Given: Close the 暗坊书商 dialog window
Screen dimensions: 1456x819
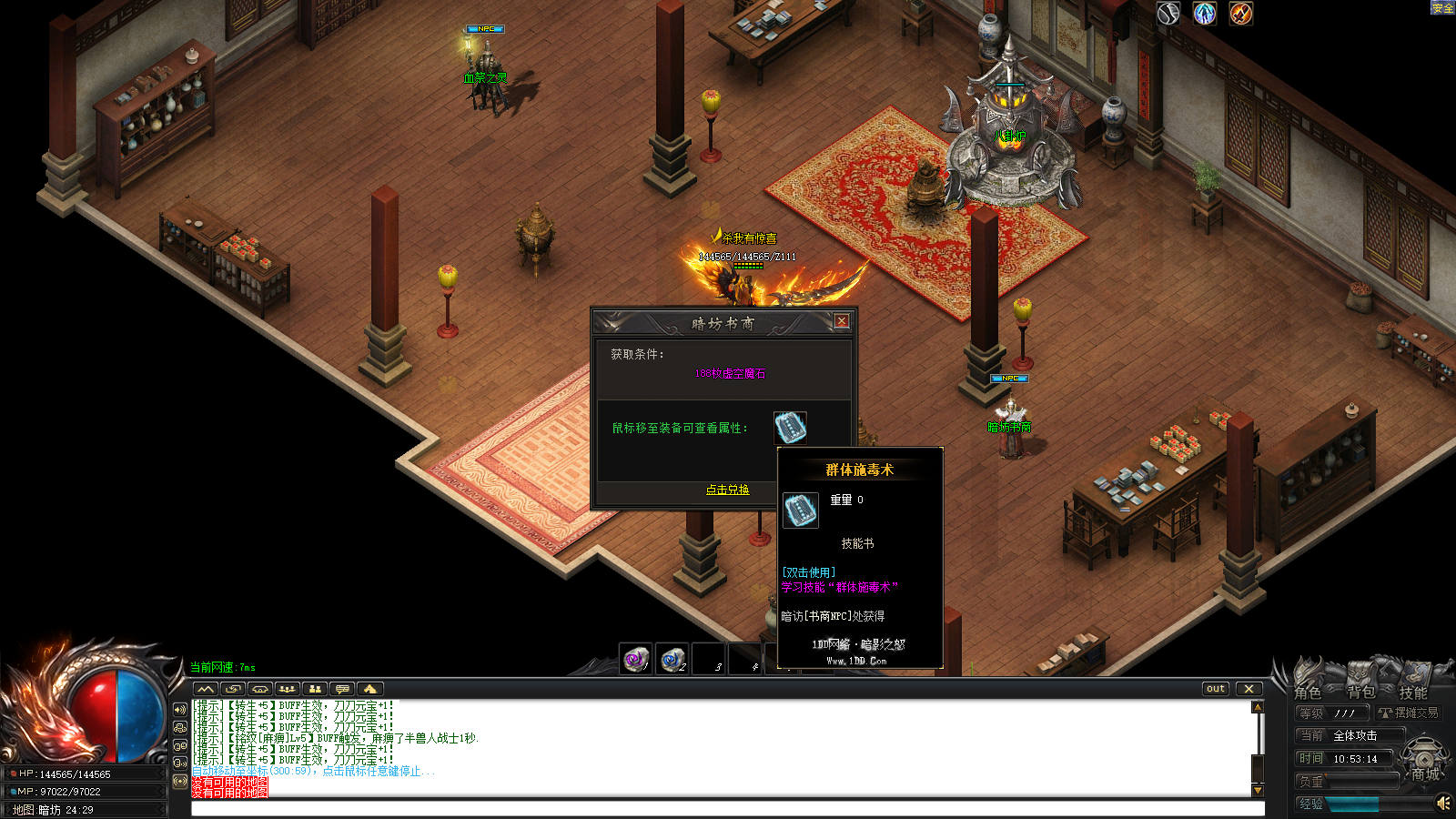Looking at the screenshot, I should pos(842,321).
